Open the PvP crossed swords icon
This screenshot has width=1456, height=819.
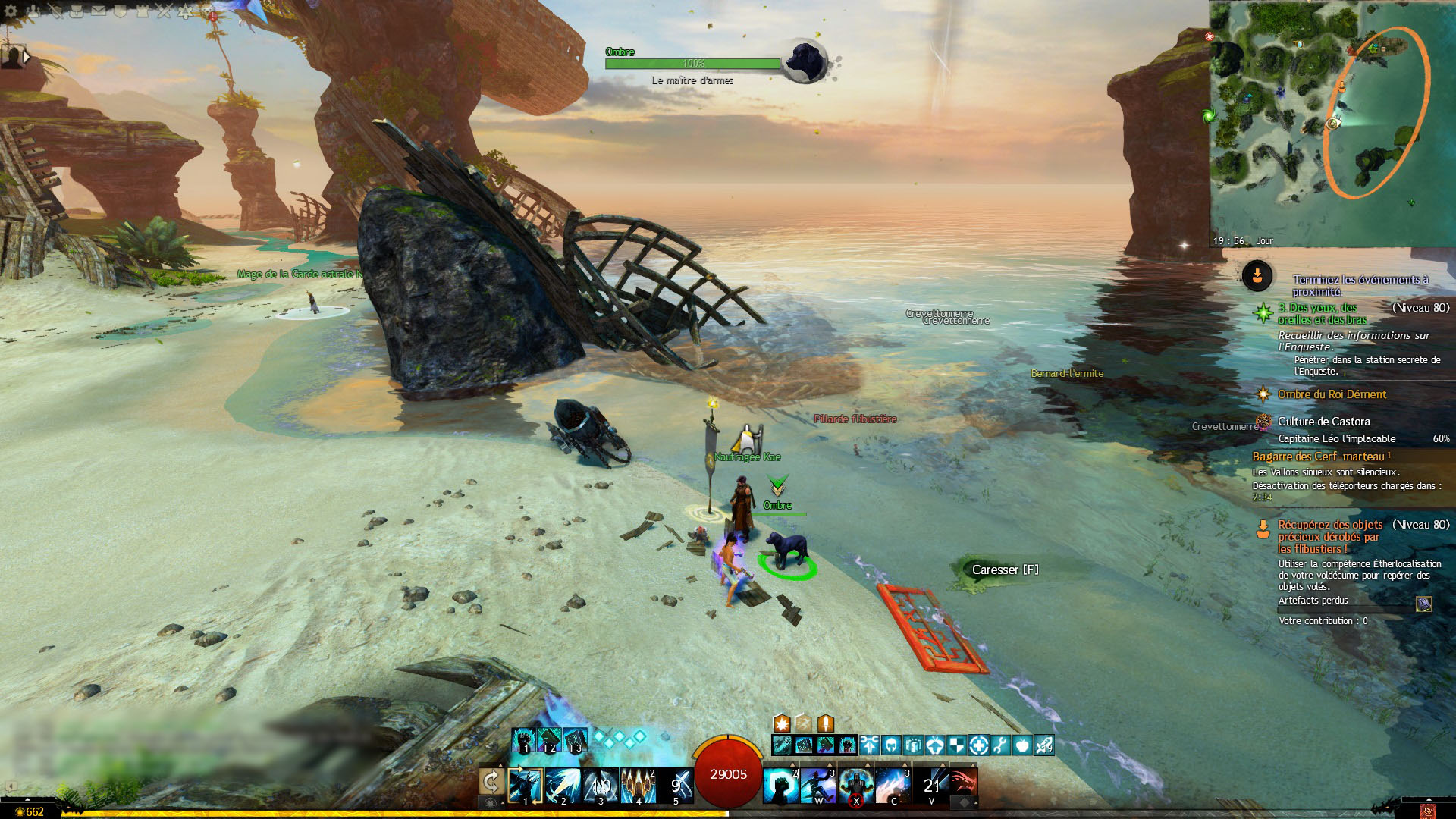[164, 11]
